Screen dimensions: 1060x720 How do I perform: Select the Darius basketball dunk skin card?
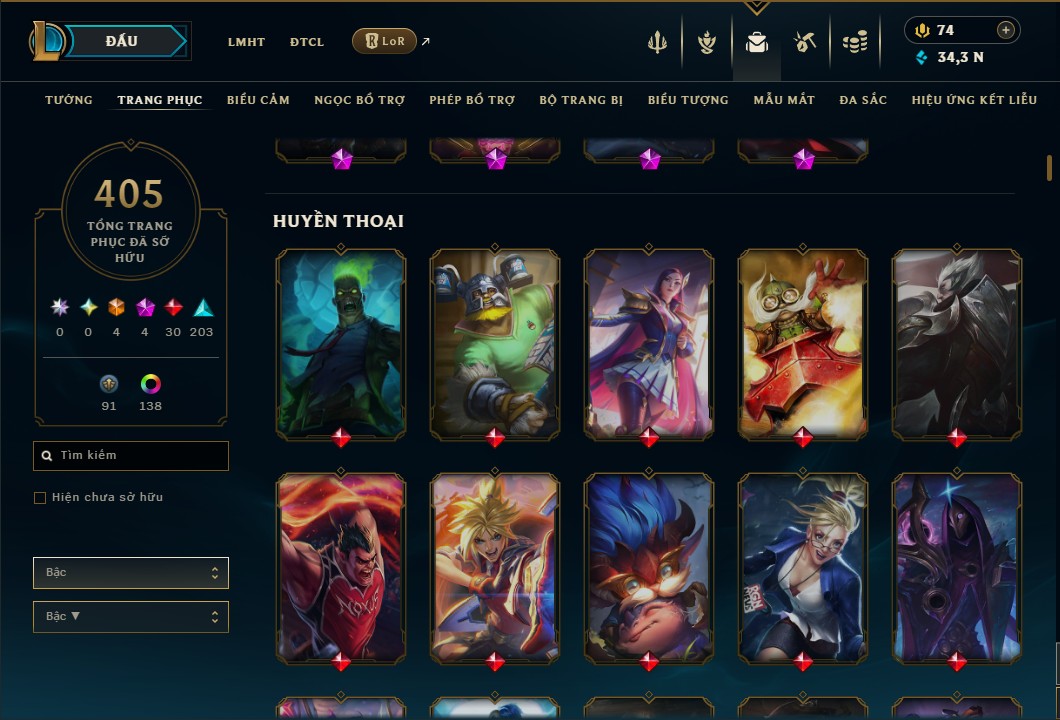pyautogui.click(x=341, y=567)
